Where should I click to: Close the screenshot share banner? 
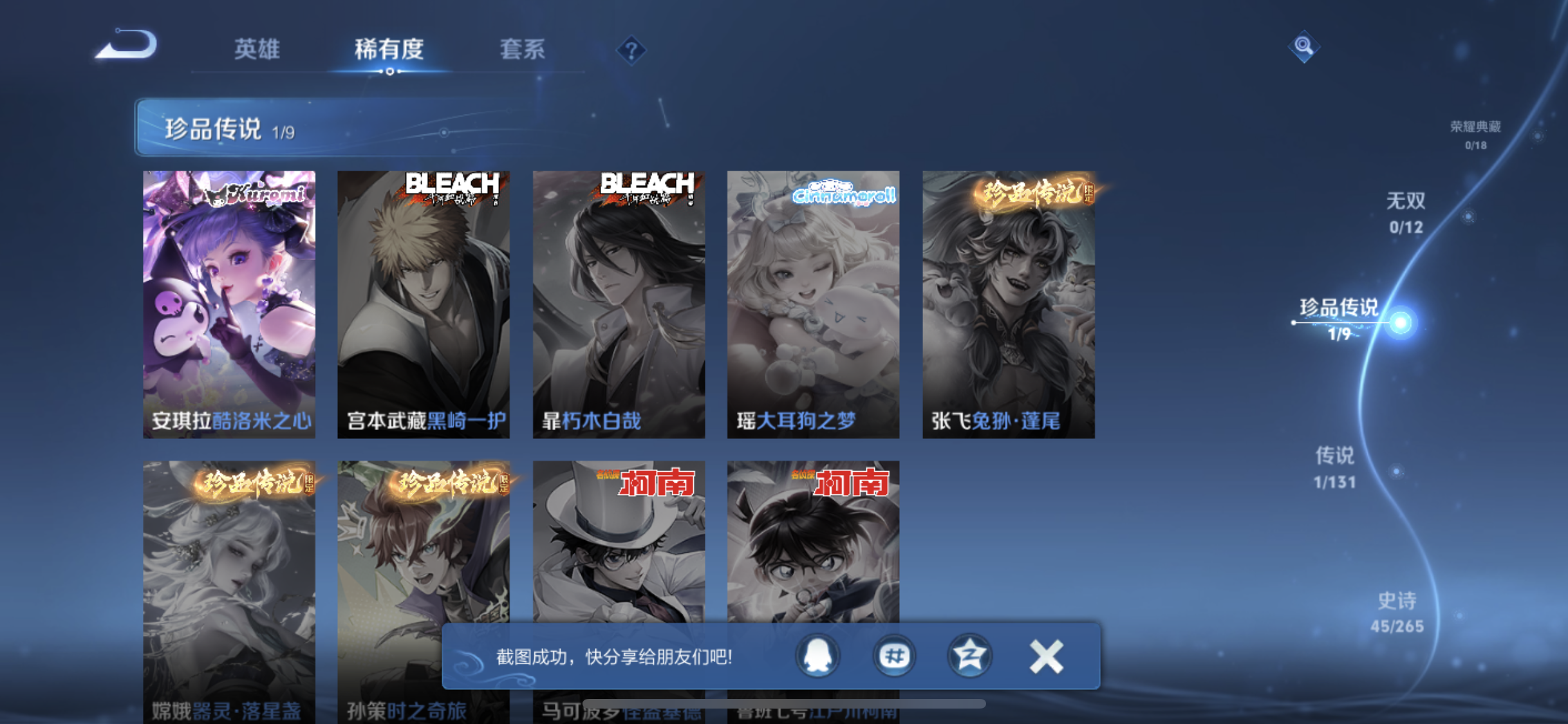1046,656
